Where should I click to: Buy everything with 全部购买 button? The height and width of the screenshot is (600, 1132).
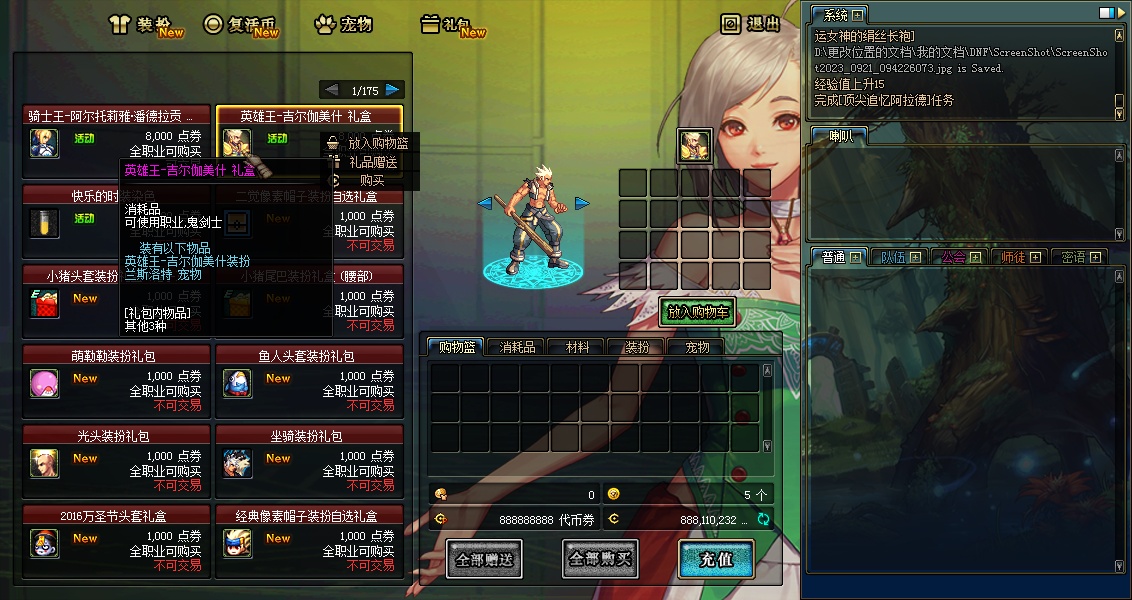(x=600, y=559)
